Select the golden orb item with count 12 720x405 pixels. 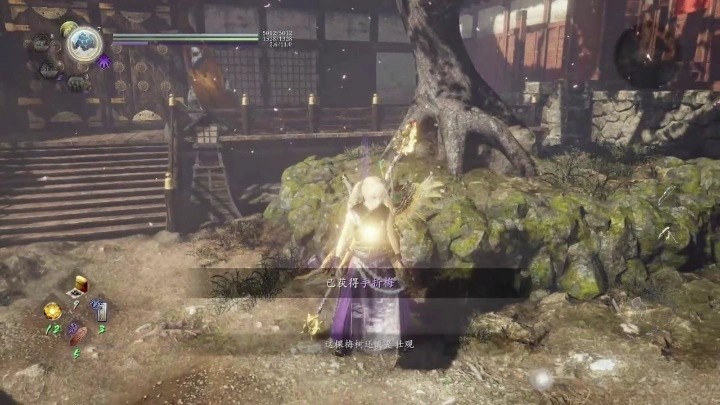[x=52, y=311]
